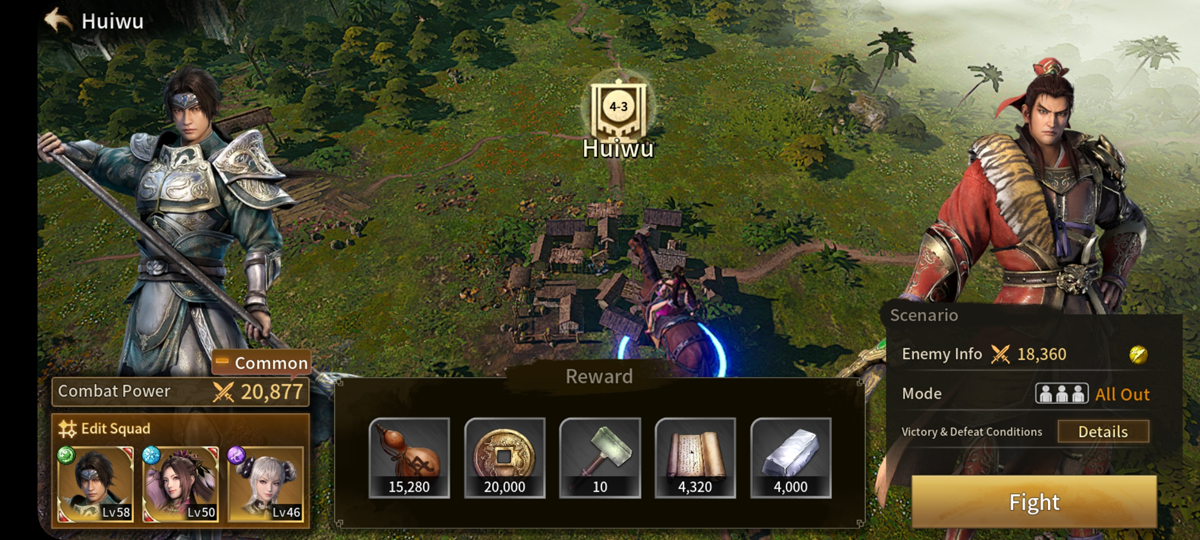
Task: Select the 4-3 Huiwu stage marker
Action: pos(618,108)
